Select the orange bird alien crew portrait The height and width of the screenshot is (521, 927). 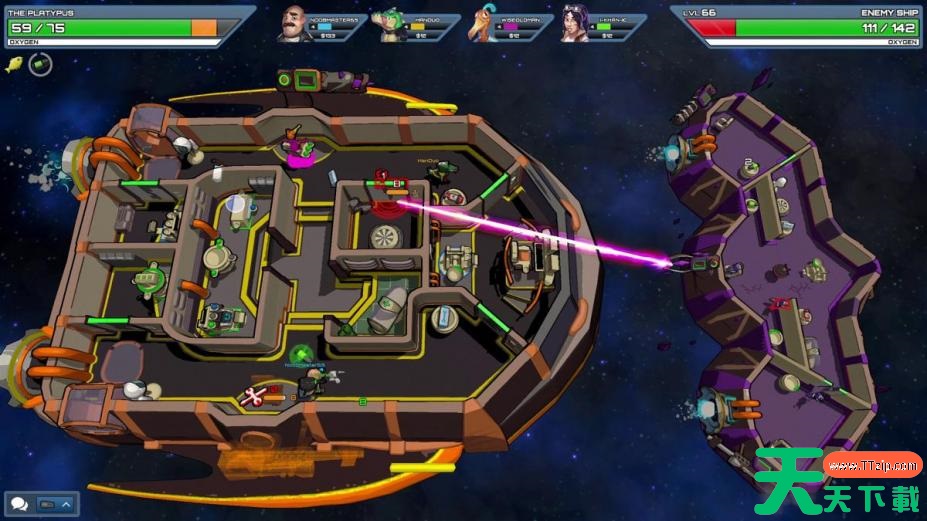[x=484, y=25]
